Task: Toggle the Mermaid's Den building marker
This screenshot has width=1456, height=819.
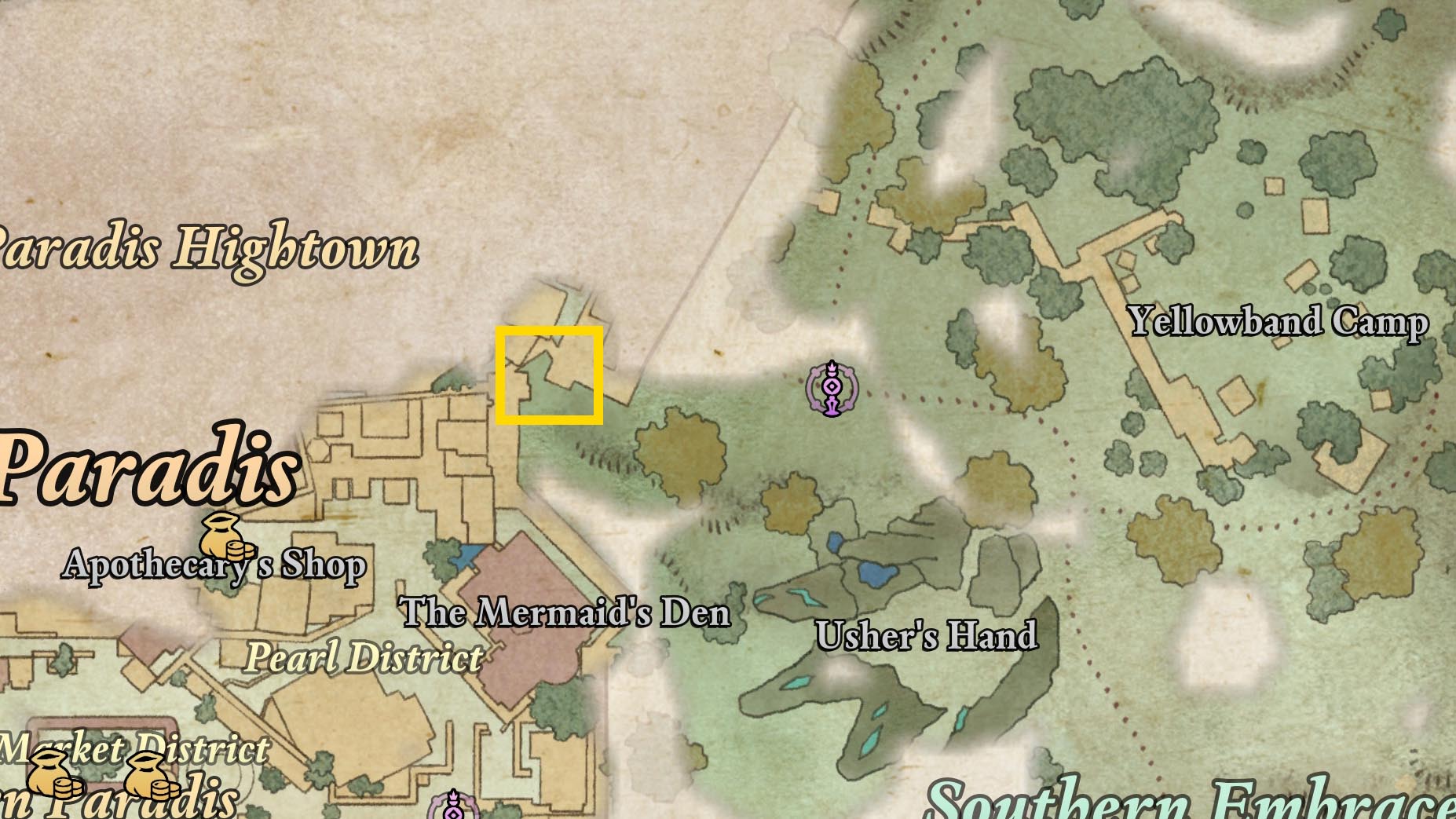Action: pos(519,597)
